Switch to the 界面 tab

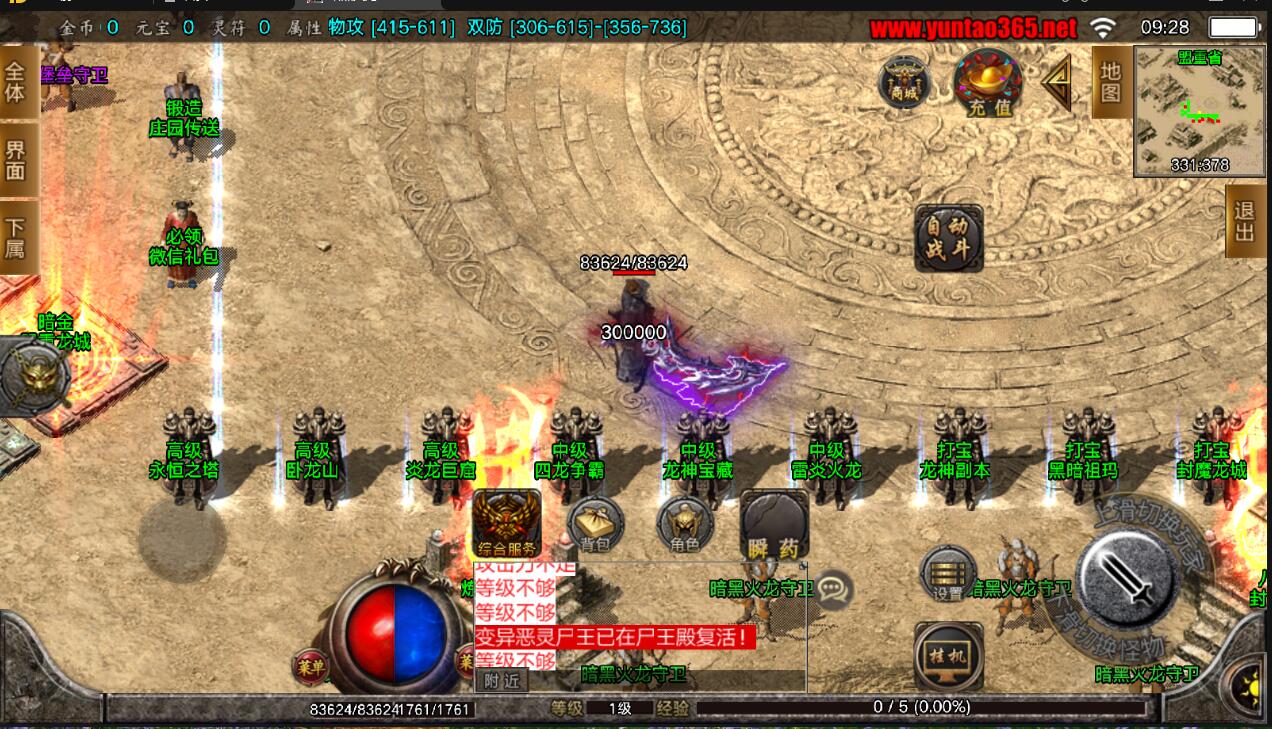pos(16,160)
